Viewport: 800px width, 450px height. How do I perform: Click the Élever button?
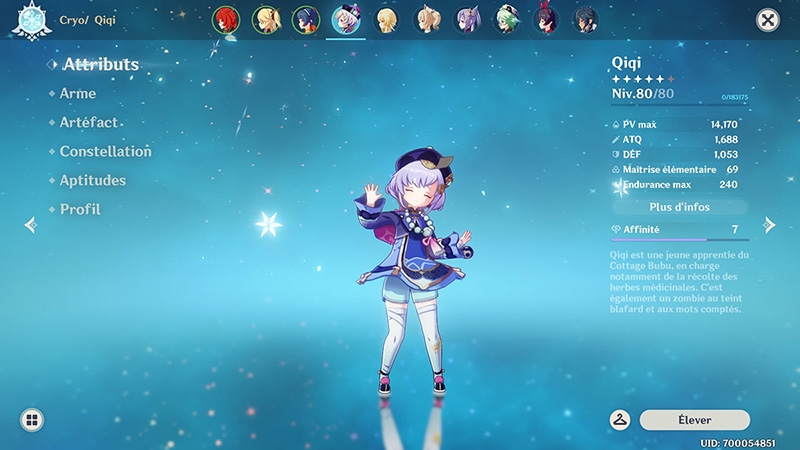694,420
